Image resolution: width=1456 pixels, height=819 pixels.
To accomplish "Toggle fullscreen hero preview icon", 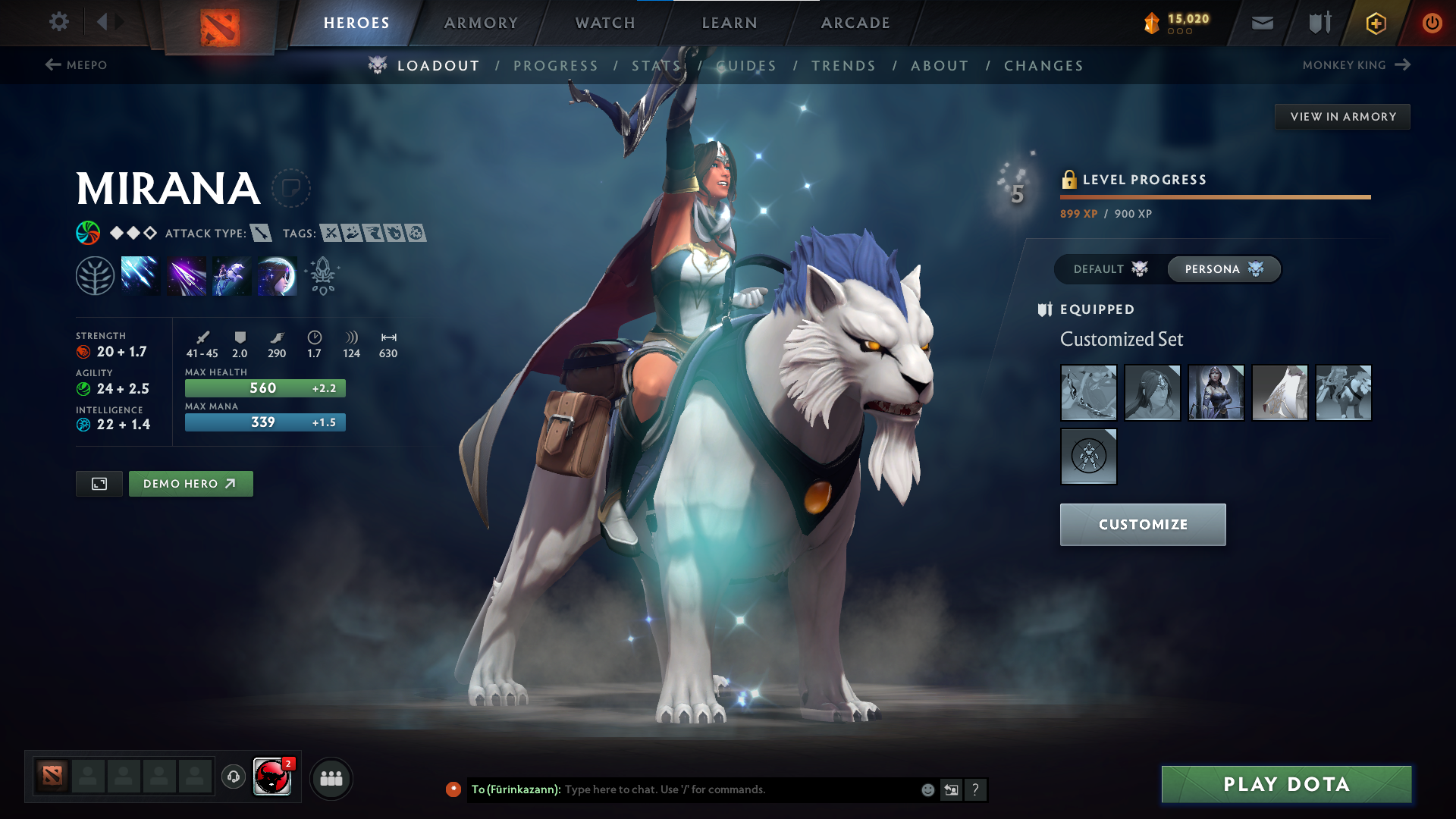I will point(99,483).
